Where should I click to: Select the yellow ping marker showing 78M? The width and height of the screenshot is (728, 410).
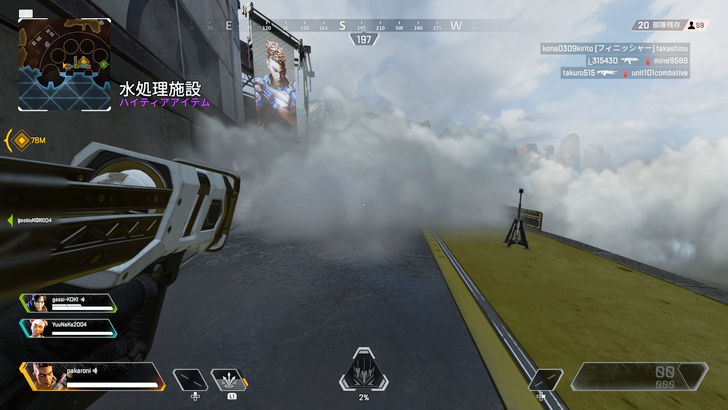(x=21, y=141)
